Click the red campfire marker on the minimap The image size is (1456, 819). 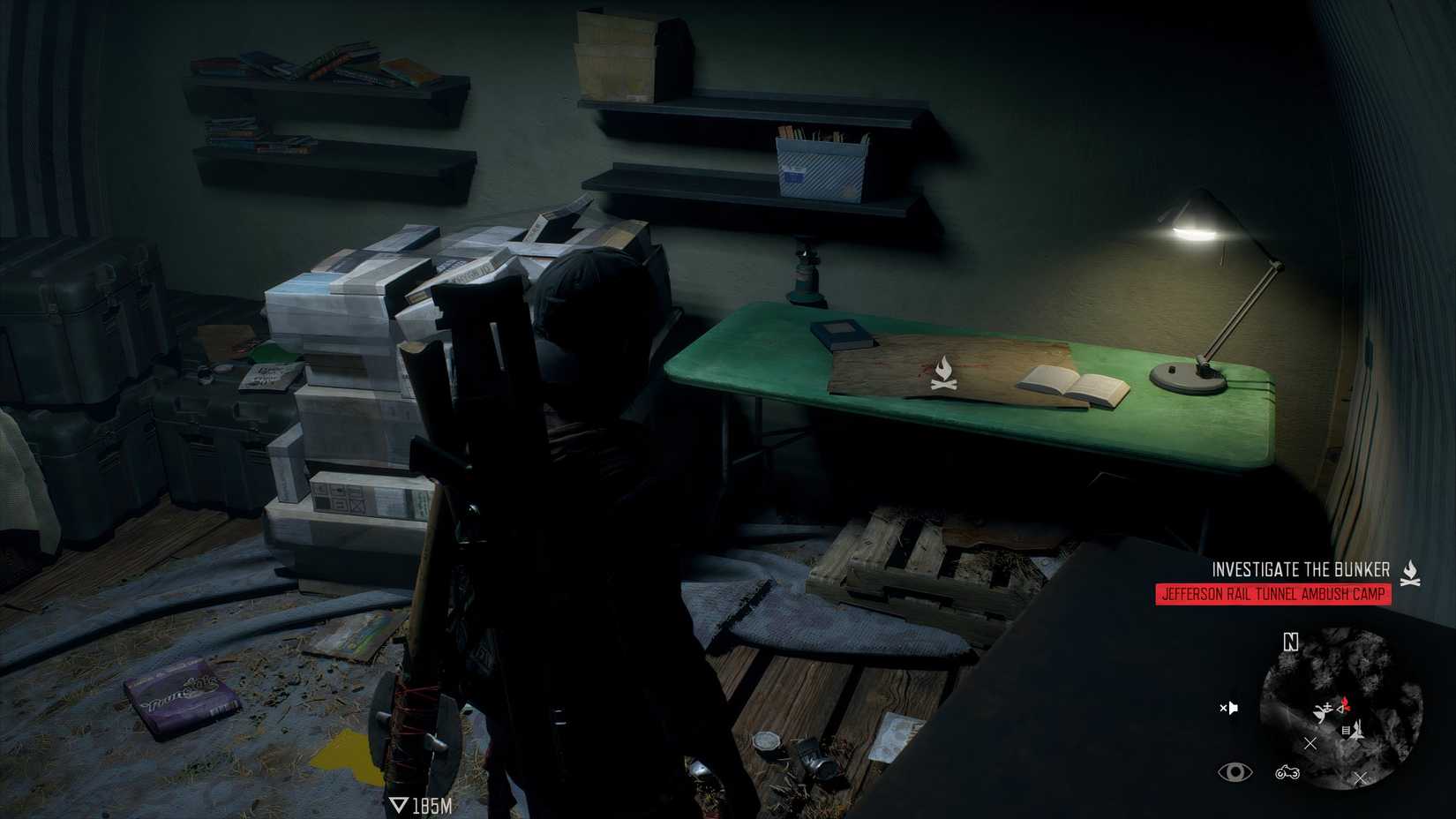click(1345, 704)
